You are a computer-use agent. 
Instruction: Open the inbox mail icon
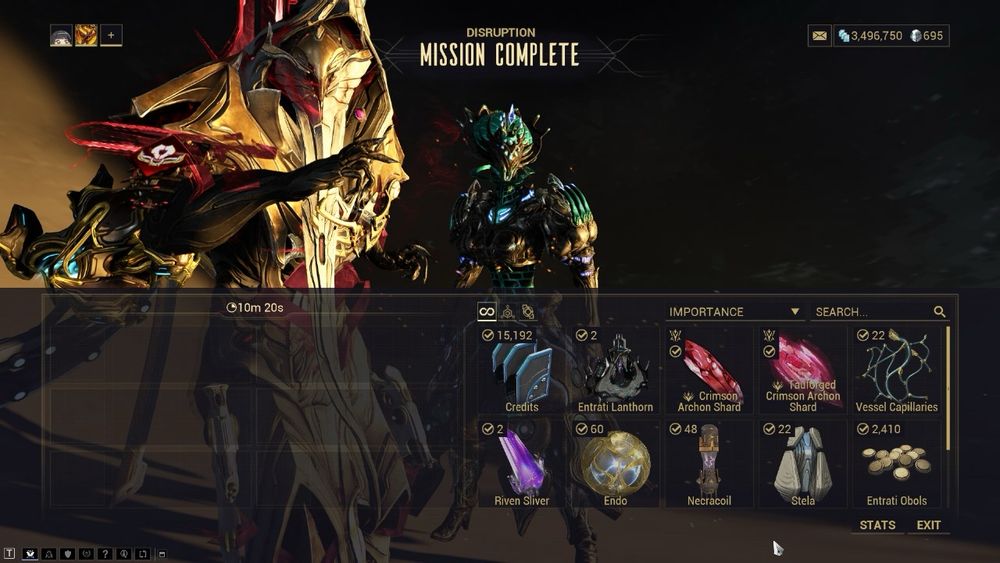pos(820,36)
